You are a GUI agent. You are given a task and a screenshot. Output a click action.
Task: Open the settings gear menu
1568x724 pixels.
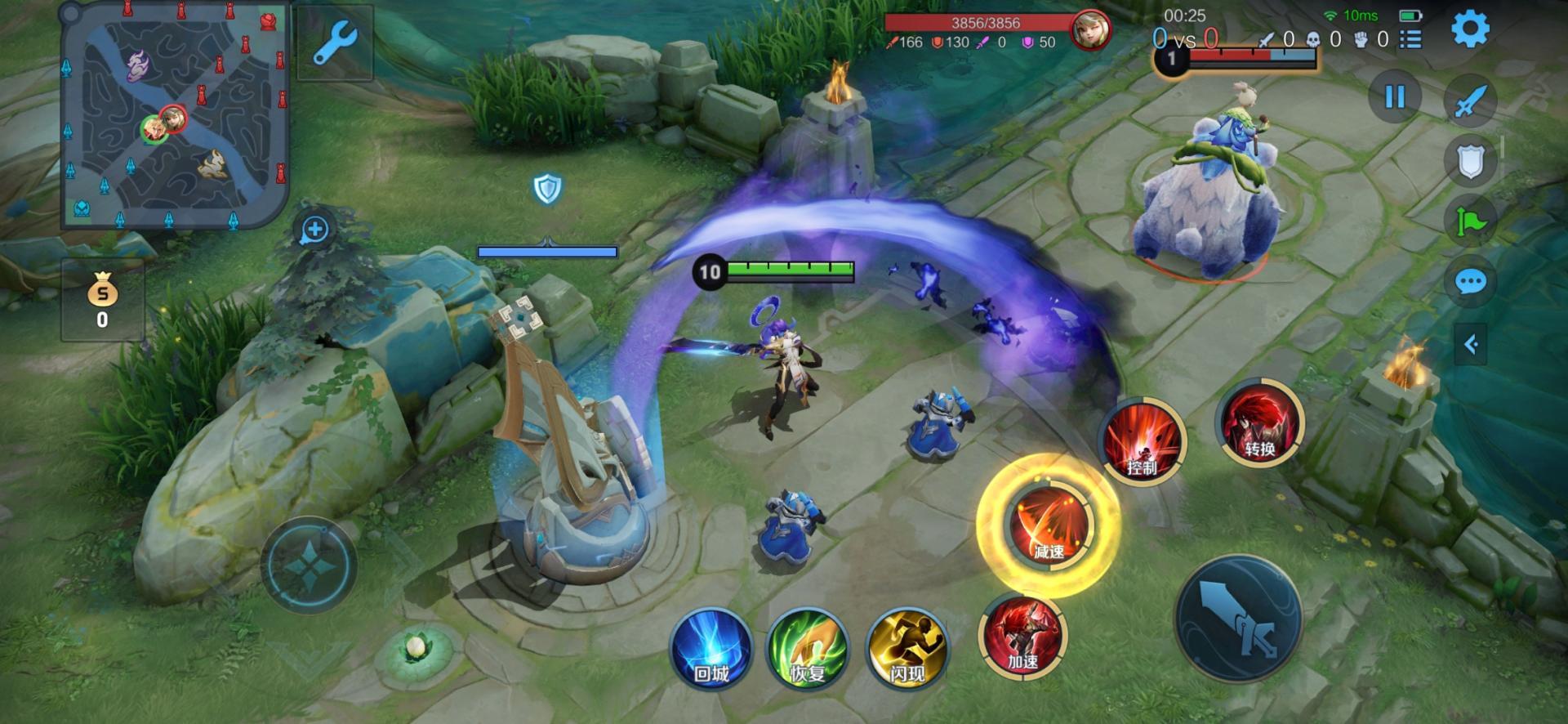coord(1469,29)
